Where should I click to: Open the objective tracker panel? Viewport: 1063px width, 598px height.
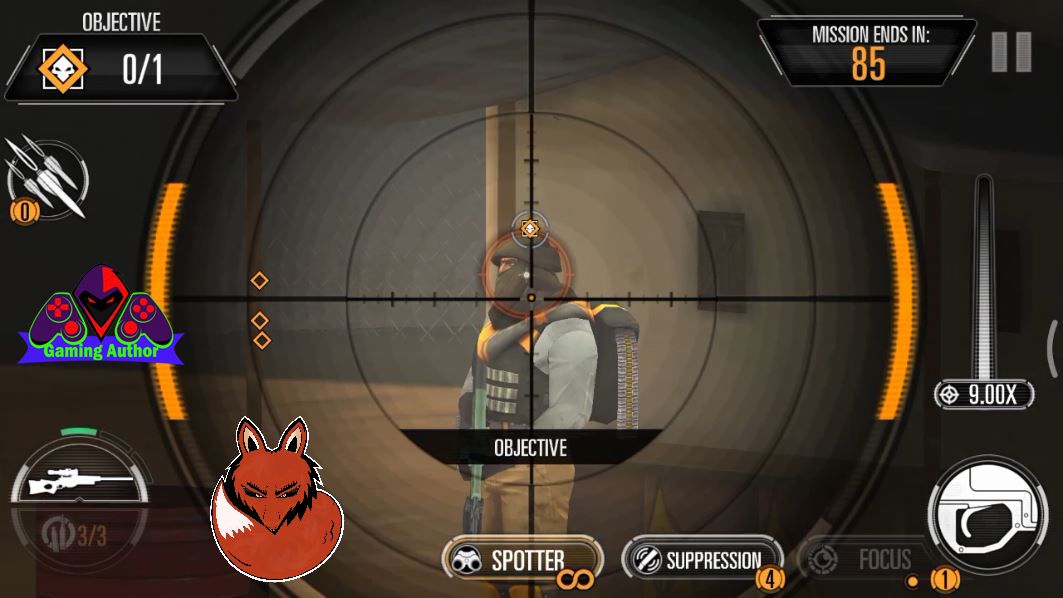pyautogui.click(x=120, y=67)
